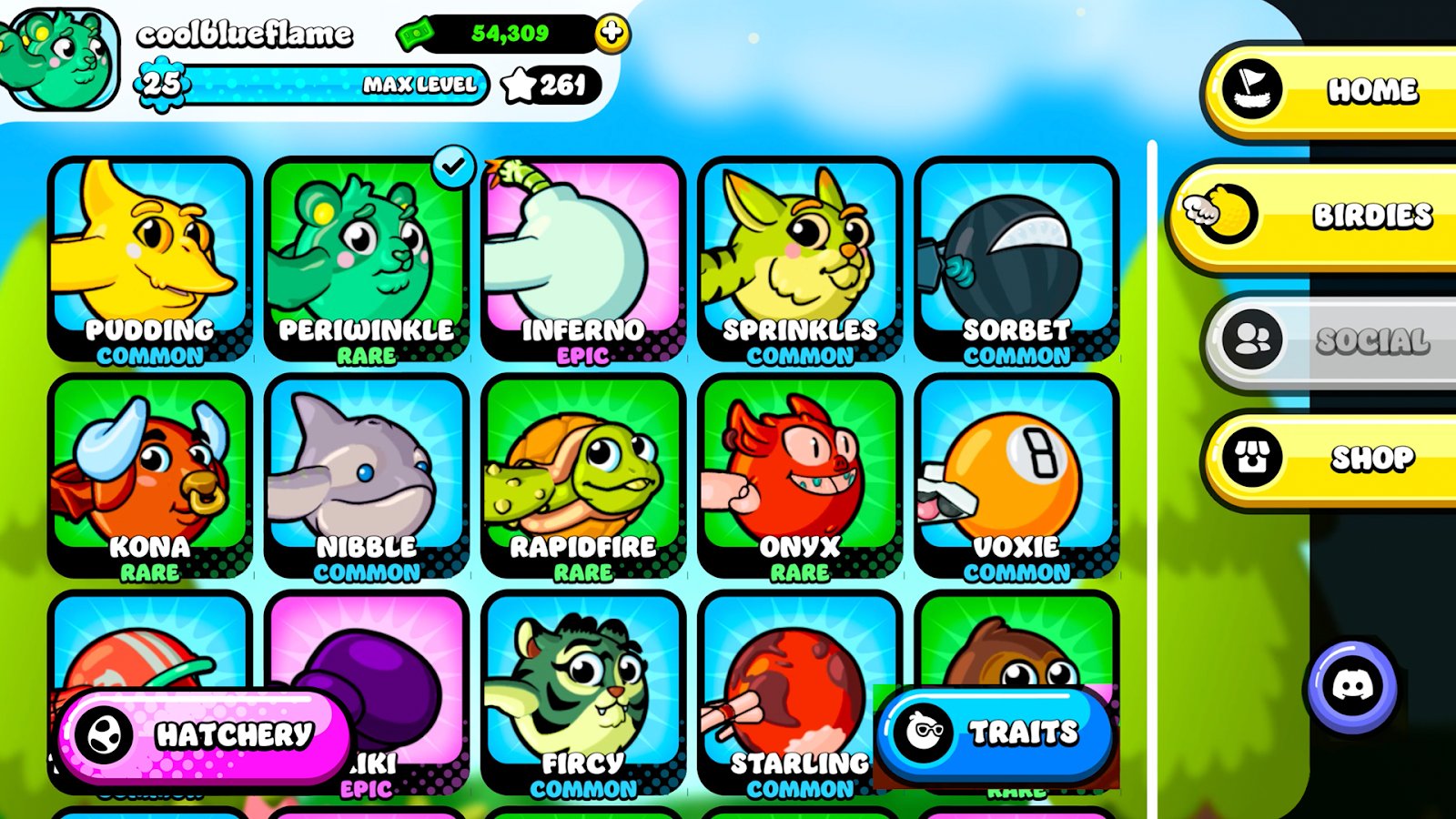Choose the Kona rare birdie

150,475
